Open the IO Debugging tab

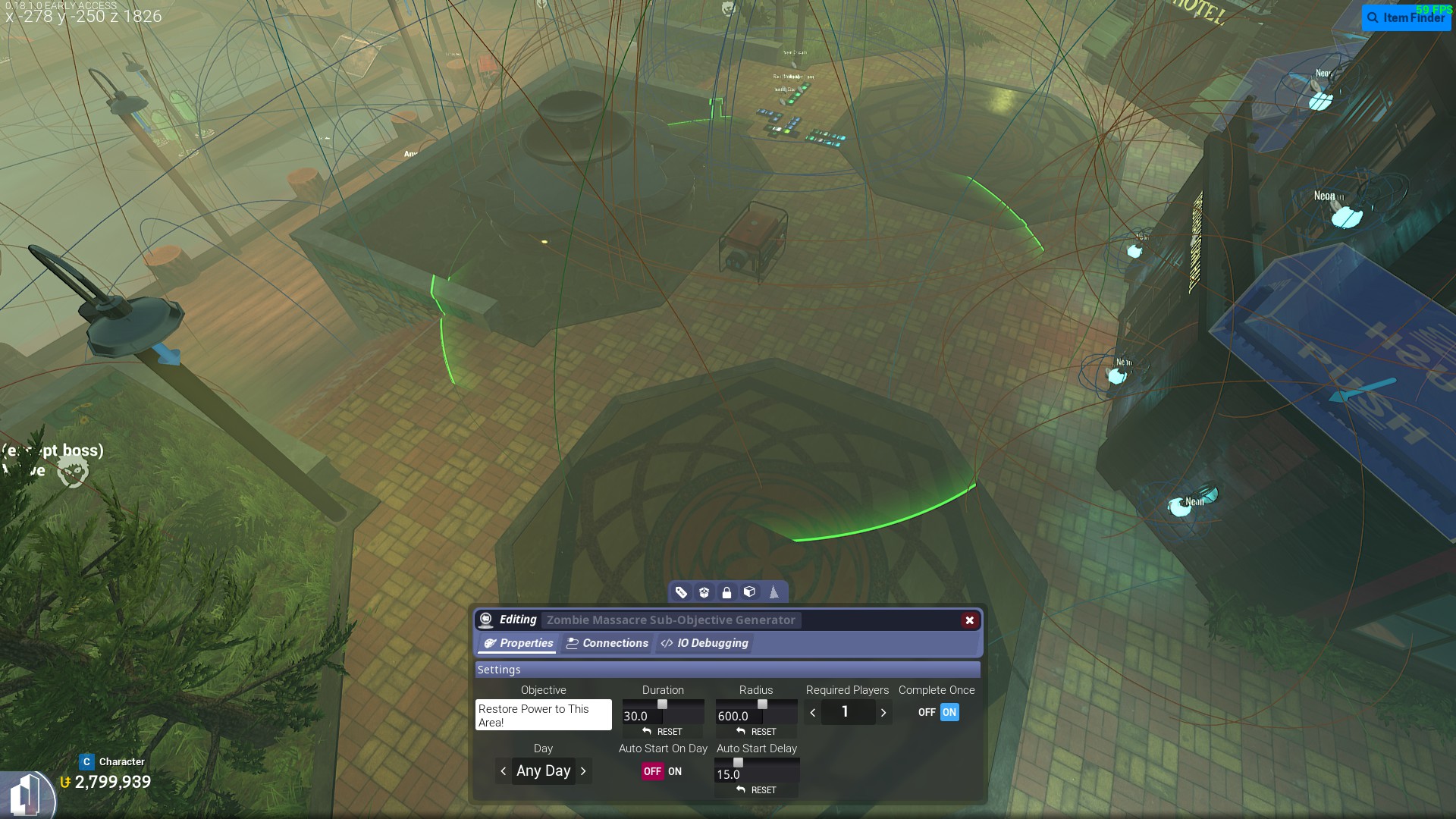point(704,643)
